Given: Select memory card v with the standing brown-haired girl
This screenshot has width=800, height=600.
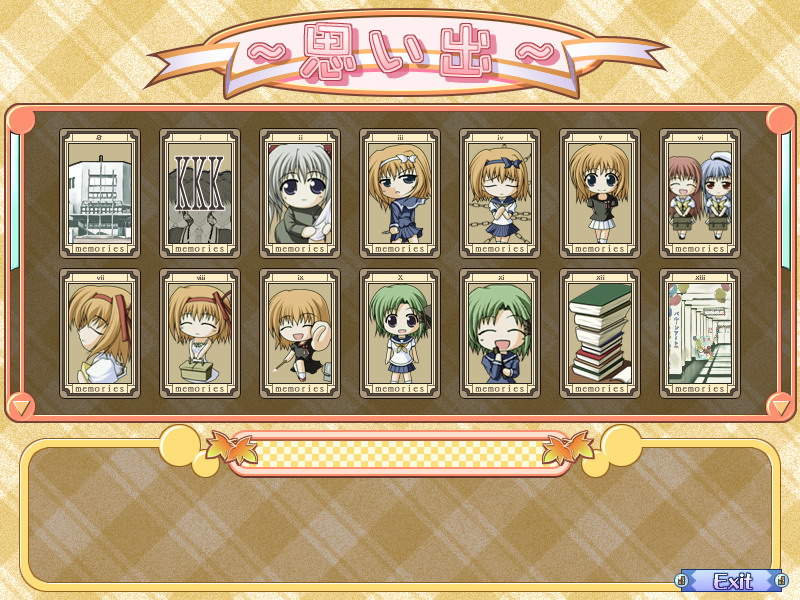Looking at the screenshot, I should [x=600, y=194].
